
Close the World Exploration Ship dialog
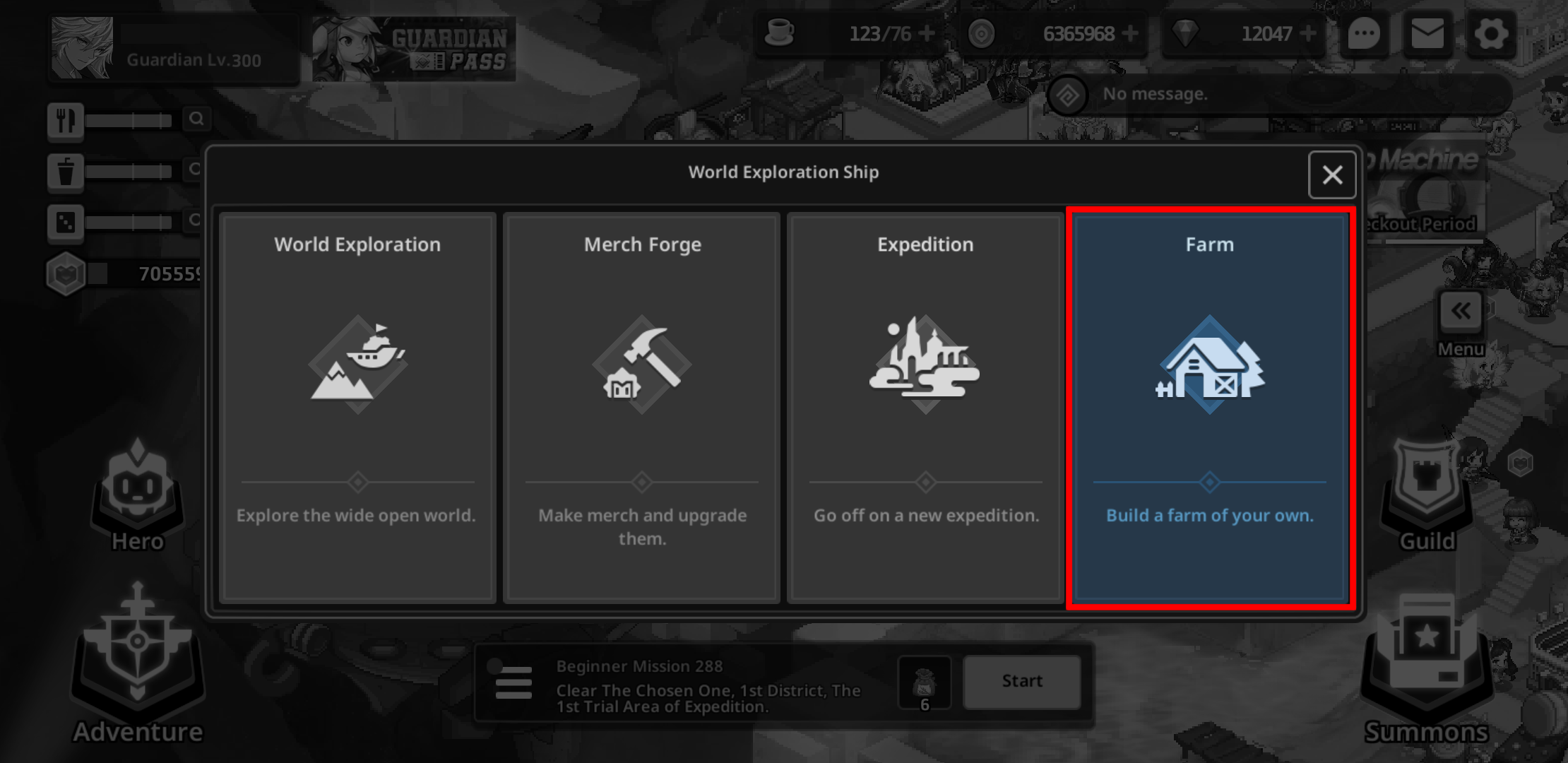tap(1332, 175)
